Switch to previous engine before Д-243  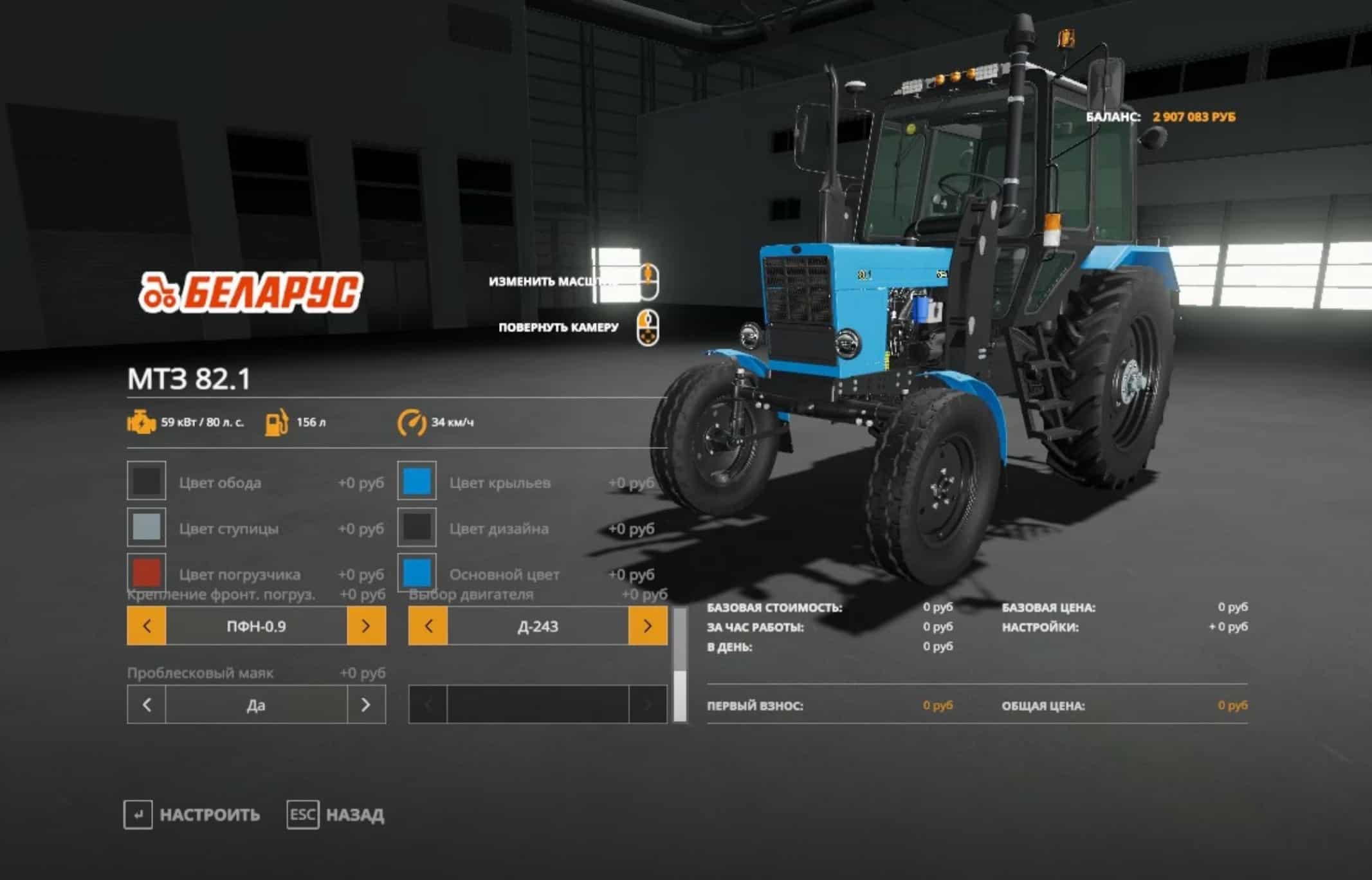[428, 625]
